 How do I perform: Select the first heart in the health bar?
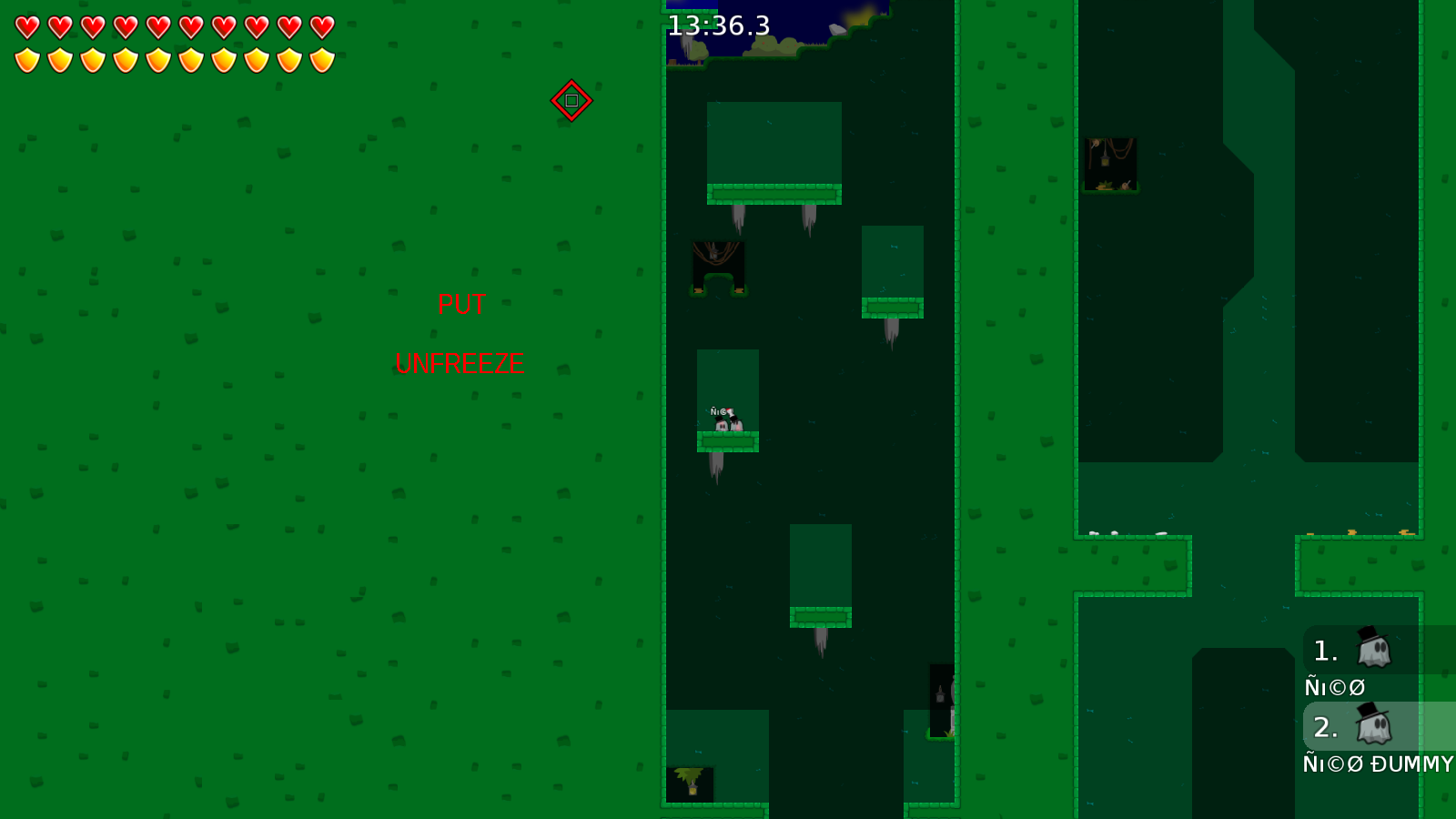[x=26, y=26]
